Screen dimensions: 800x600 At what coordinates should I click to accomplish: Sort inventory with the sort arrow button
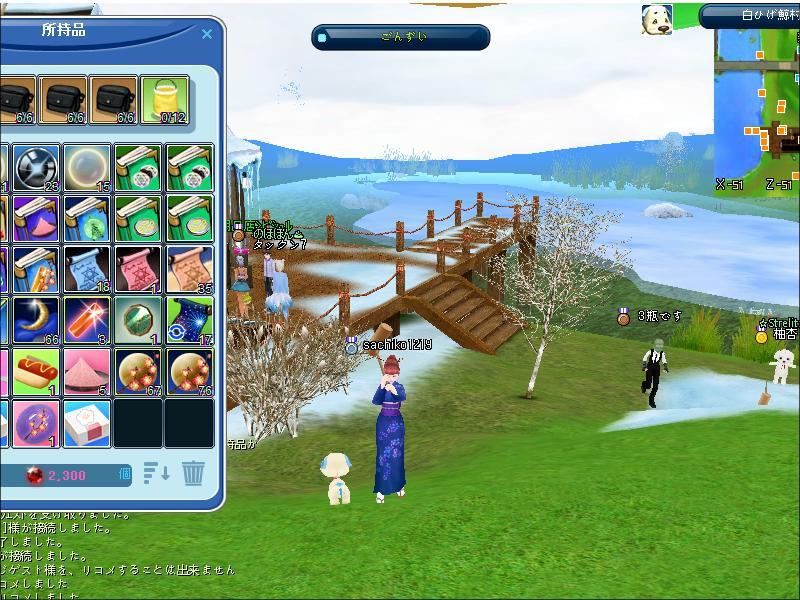157,473
